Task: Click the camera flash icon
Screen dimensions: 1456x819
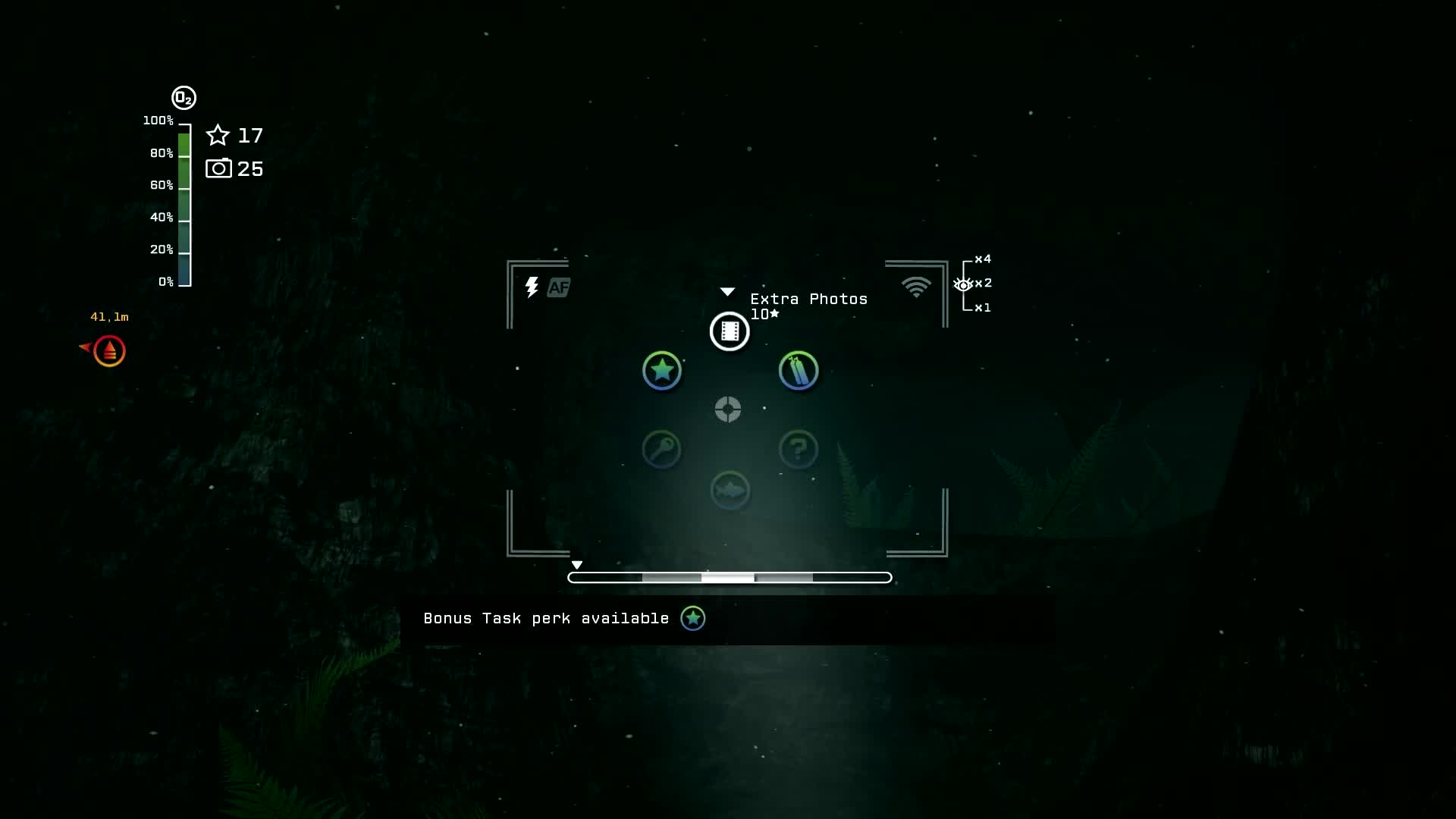Action: coord(531,287)
